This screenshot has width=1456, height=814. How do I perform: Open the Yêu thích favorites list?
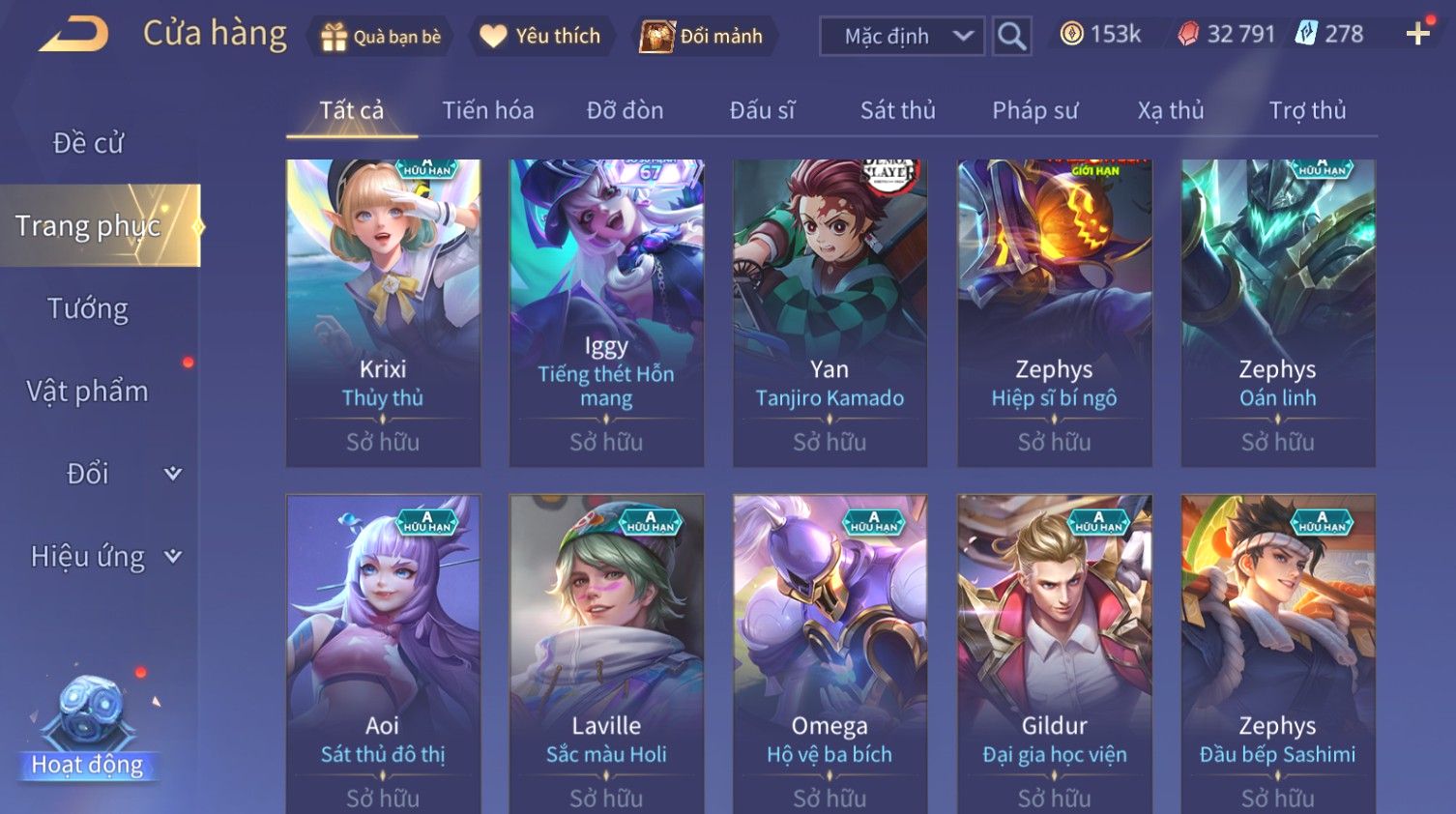pos(541,37)
